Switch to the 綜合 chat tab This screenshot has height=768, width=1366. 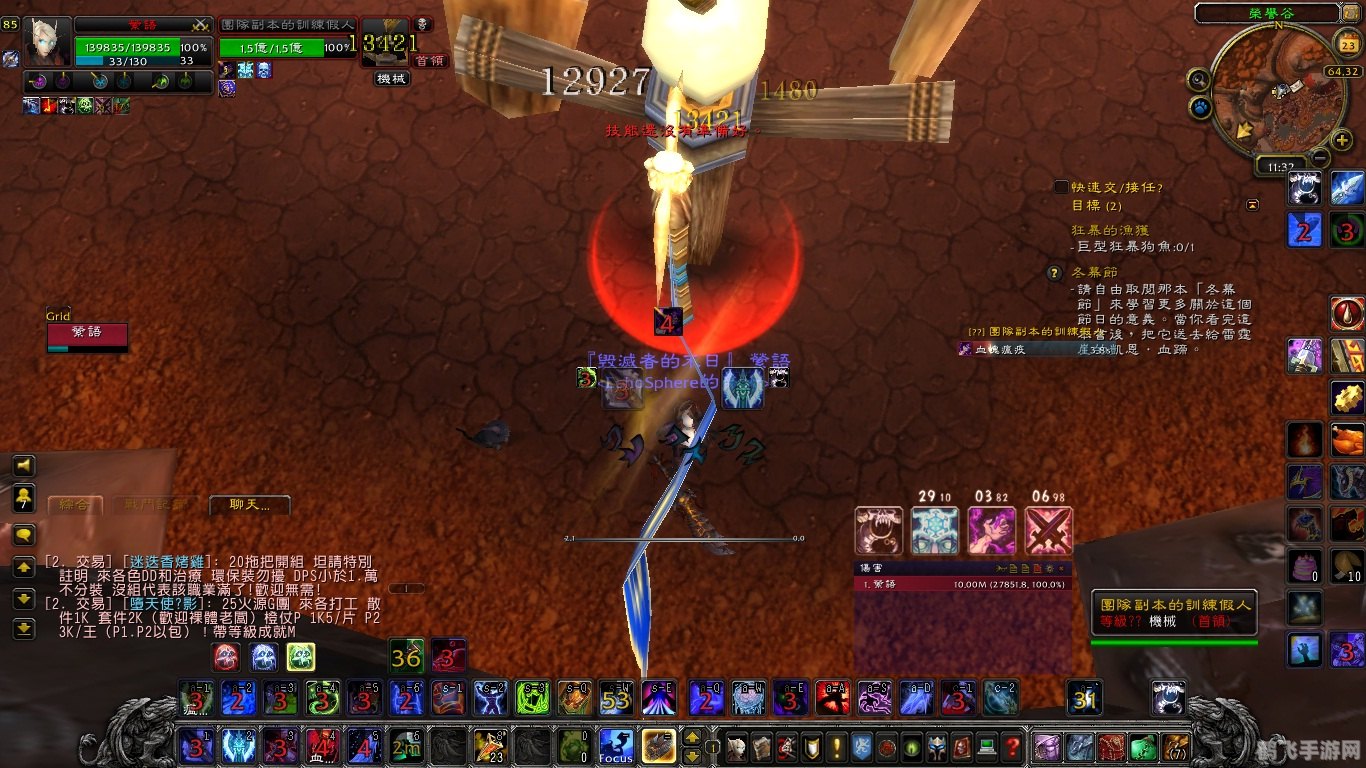tap(74, 505)
